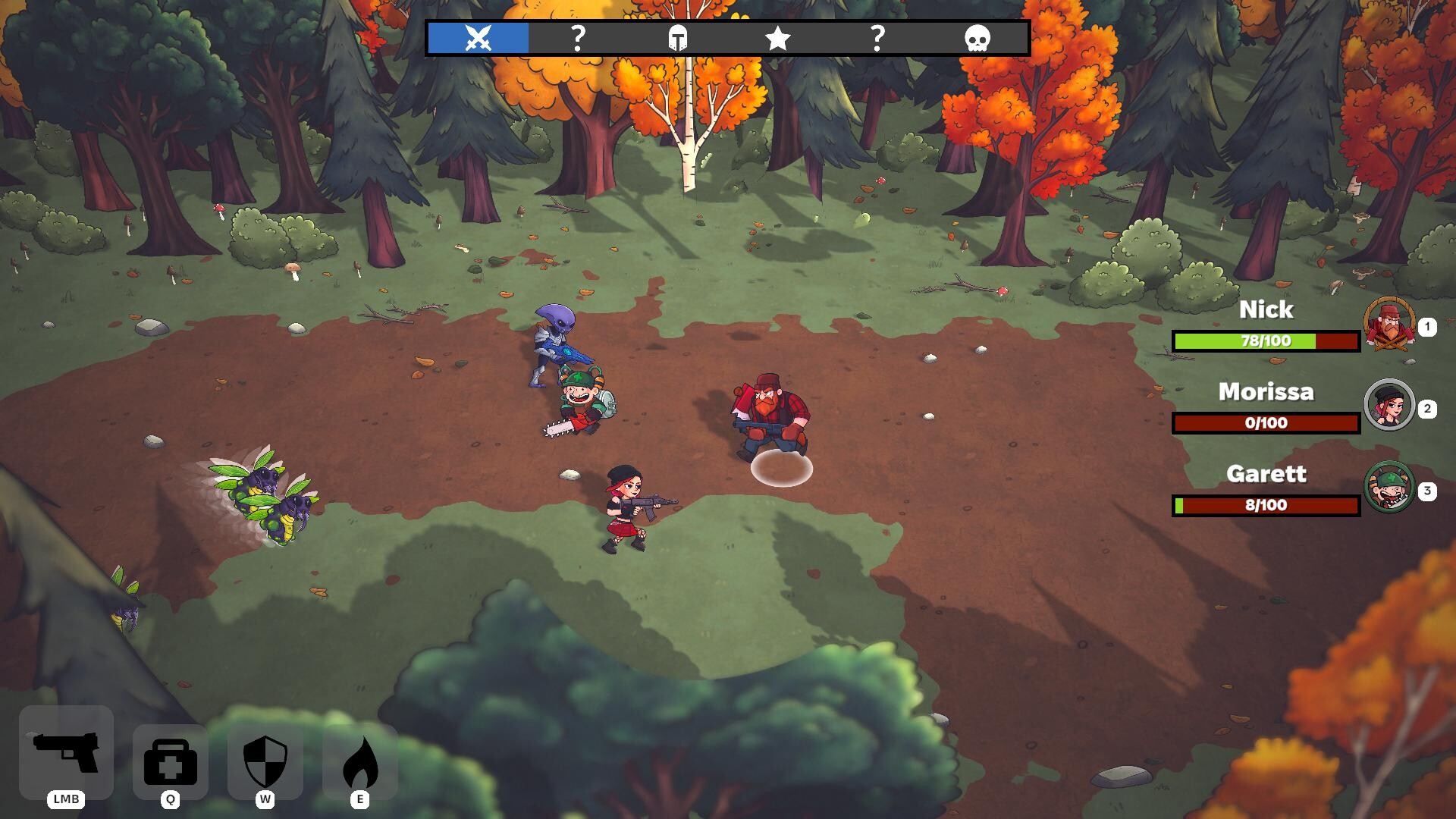Click Nick's 78/100 health bar
The image size is (1456, 819).
click(1264, 341)
